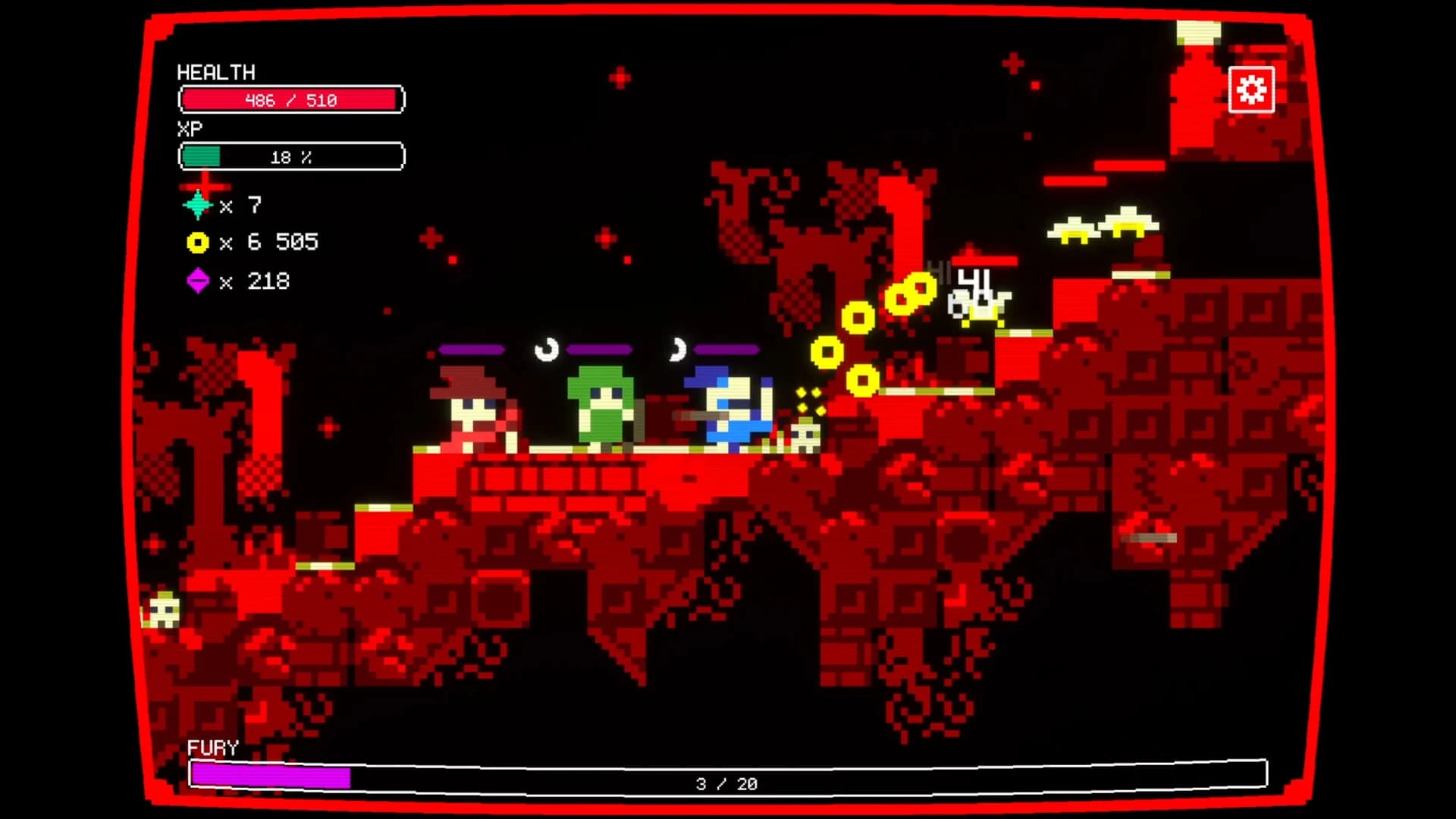Viewport: 1456px width, 819px height.
Task: Expand the HEALTH label section
Action: click(x=216, y=73)
